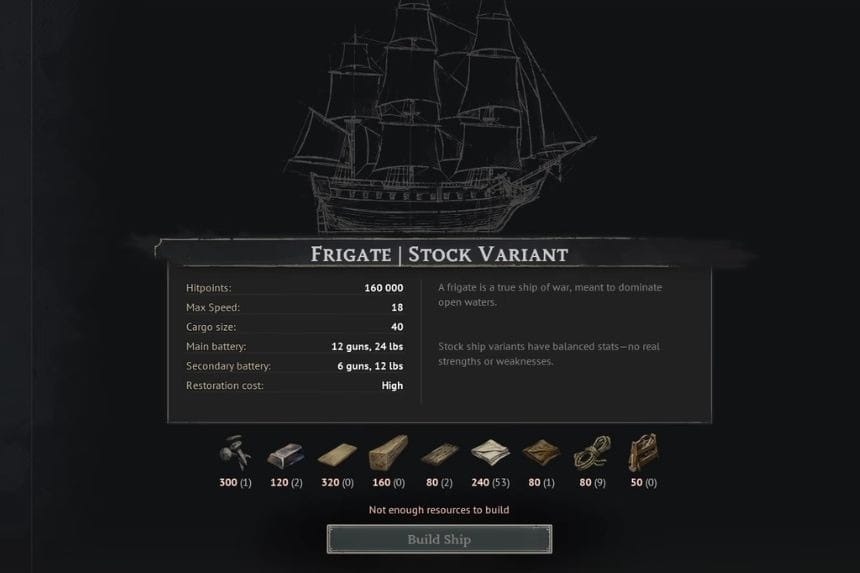Screen dimensions: 860x573
Task: Select the thick timber beam resource
Action: click(387, 454)
